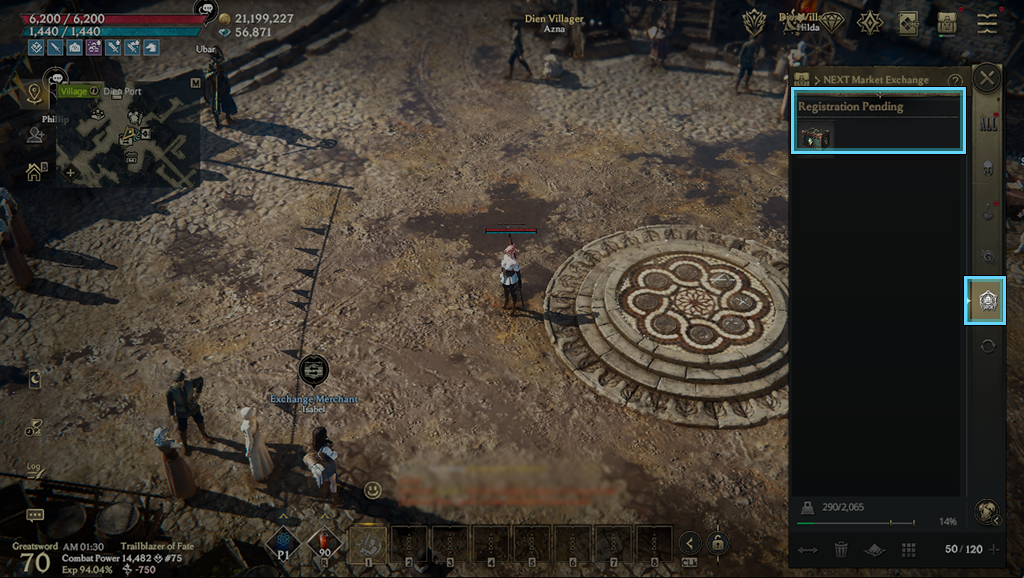This screenshot has width=1024, height=578.
Task: Zoom in the minimap with the plus button
Action: (x=70, y=172)
